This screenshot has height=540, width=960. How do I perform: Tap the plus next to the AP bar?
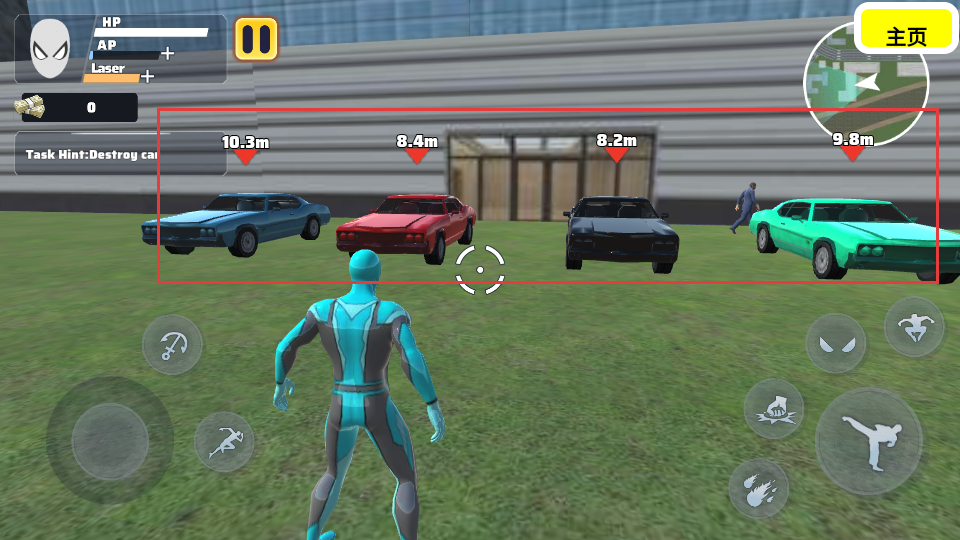[x=167, y=53]
